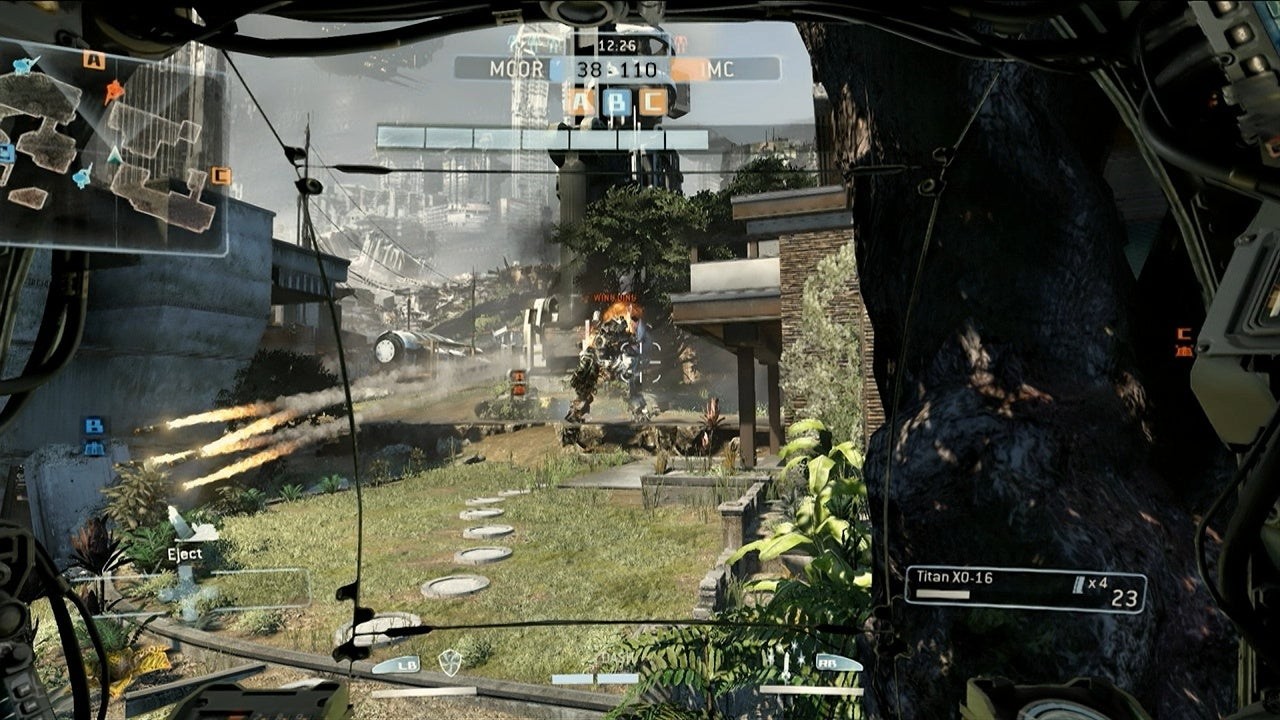This screenshot has height=720, width=1280.
Task: Select the Titan XO-16 weapon panel
Action: (x=1025, y=588)
